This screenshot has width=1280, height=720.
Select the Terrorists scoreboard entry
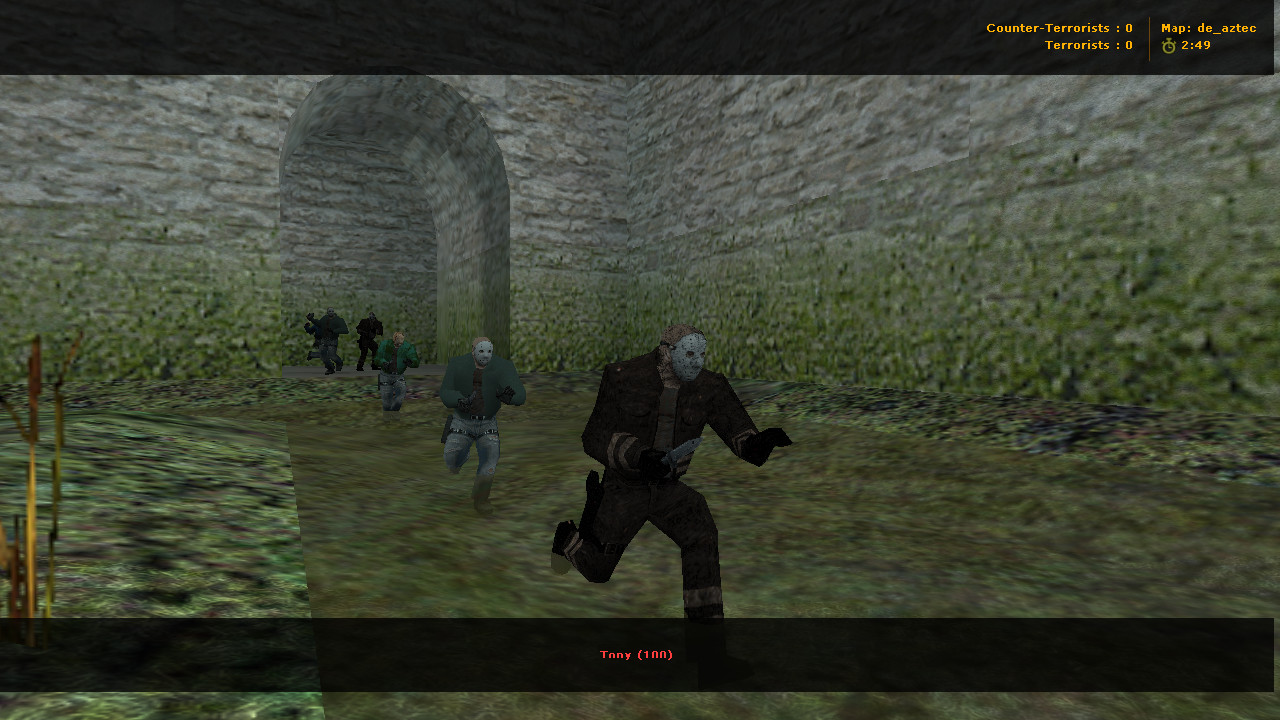[1088, 45]
